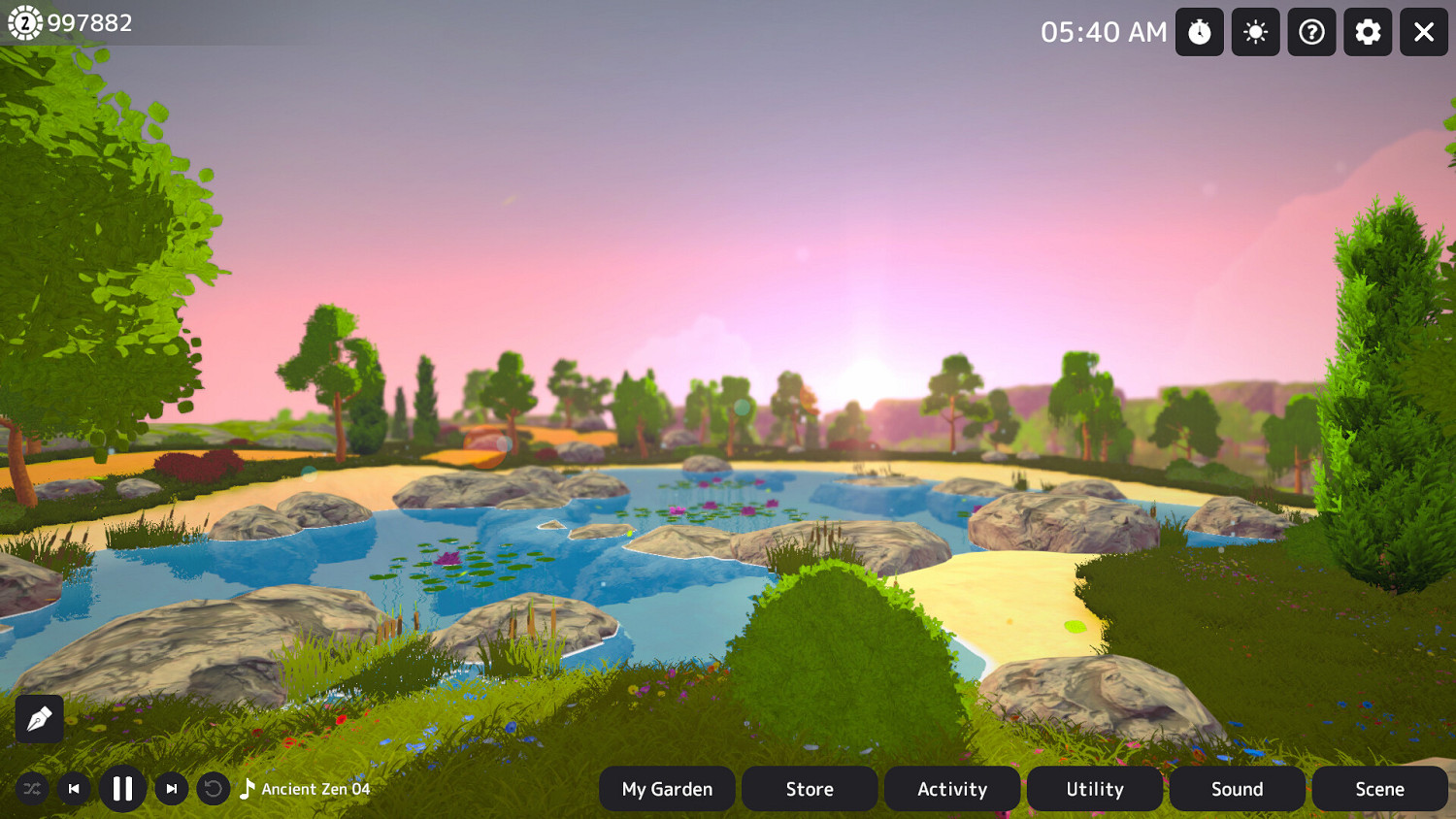This screenshot has height=819, width=1456.
Task: Open the My Garden menu
Action: 667,789
